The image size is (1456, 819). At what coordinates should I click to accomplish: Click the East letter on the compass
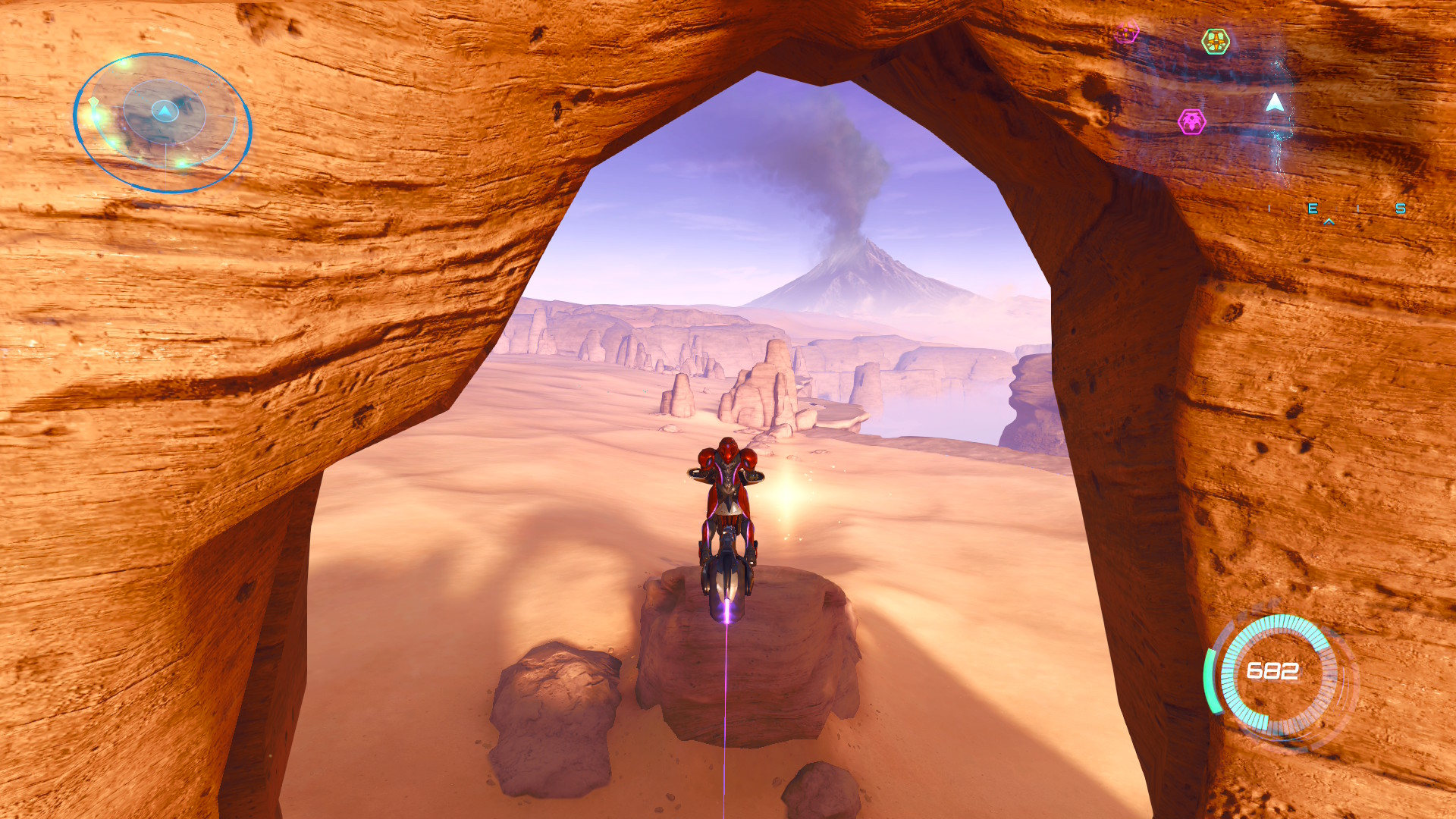click(1313, 209)
